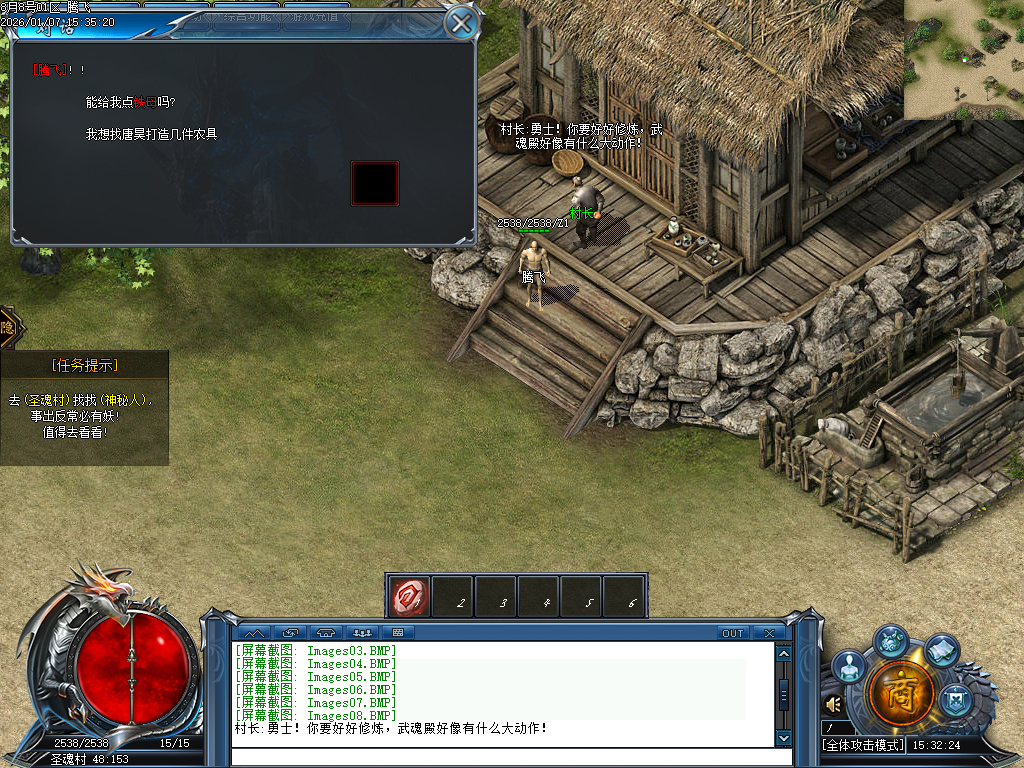Open the bag using the pouch icon
Screen dimensions: 1024x768
click(890, 641)
